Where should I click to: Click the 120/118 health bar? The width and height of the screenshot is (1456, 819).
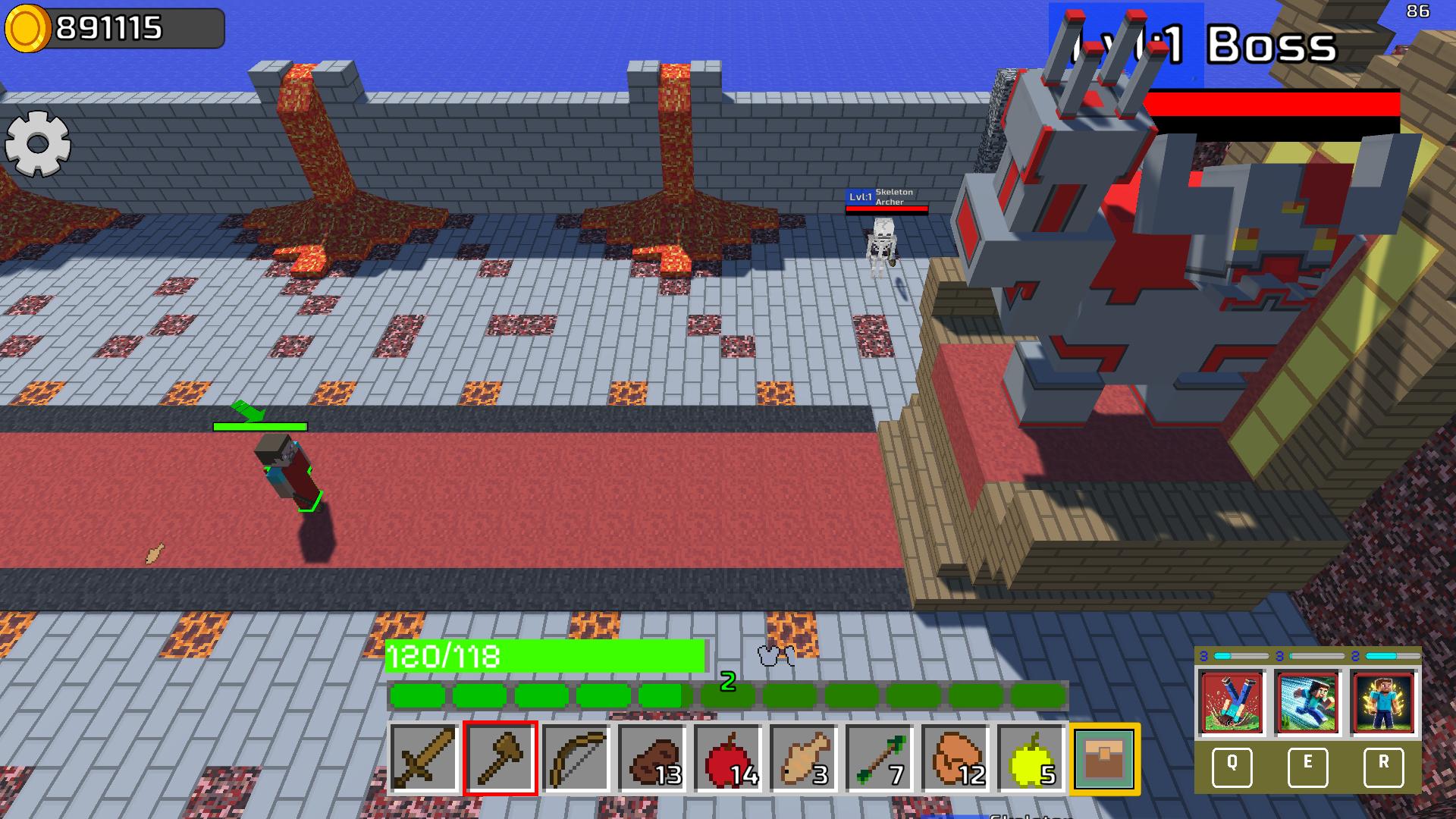(x=542, y=657)
